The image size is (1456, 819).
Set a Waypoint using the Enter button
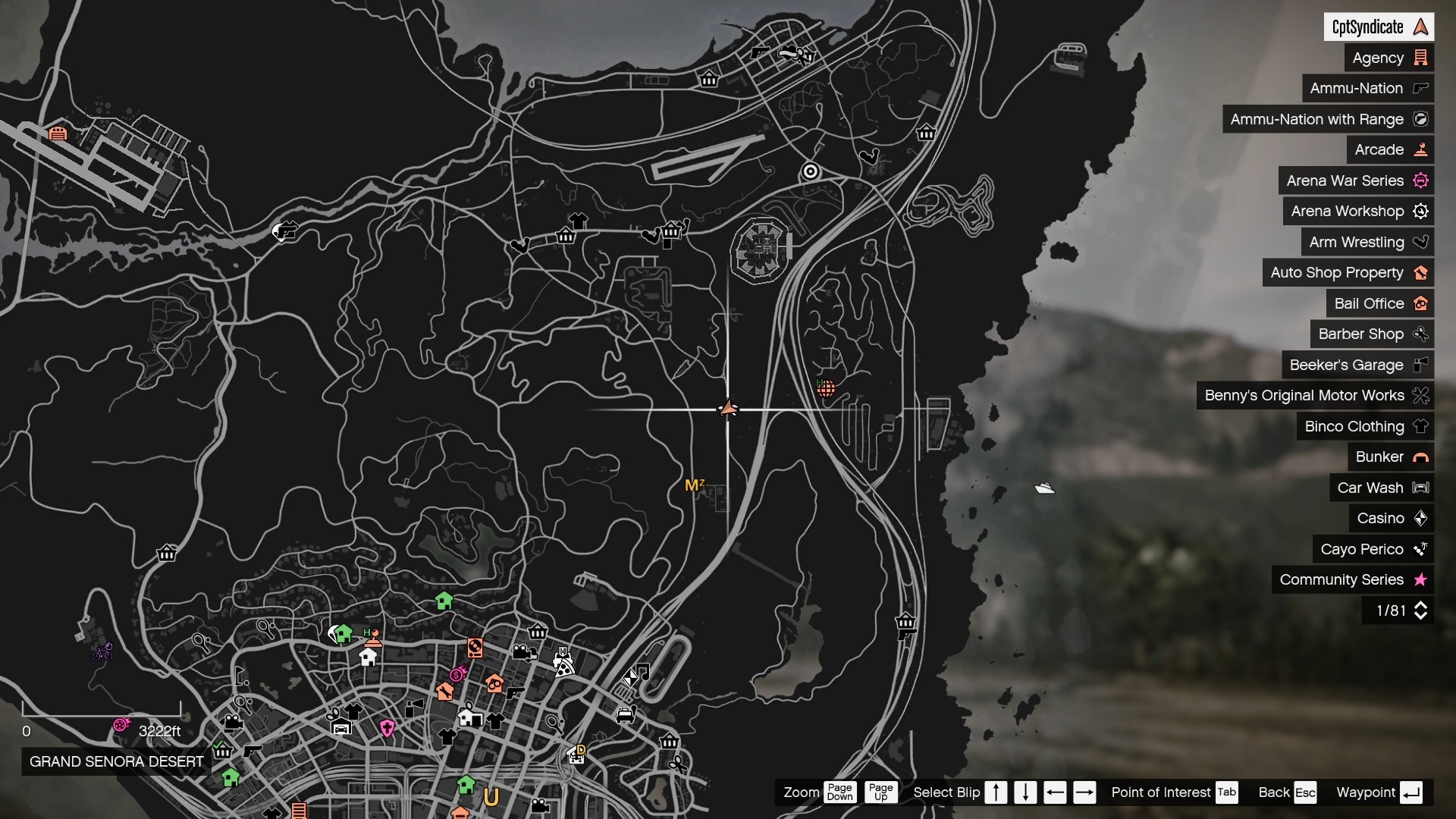[1412, 792]
